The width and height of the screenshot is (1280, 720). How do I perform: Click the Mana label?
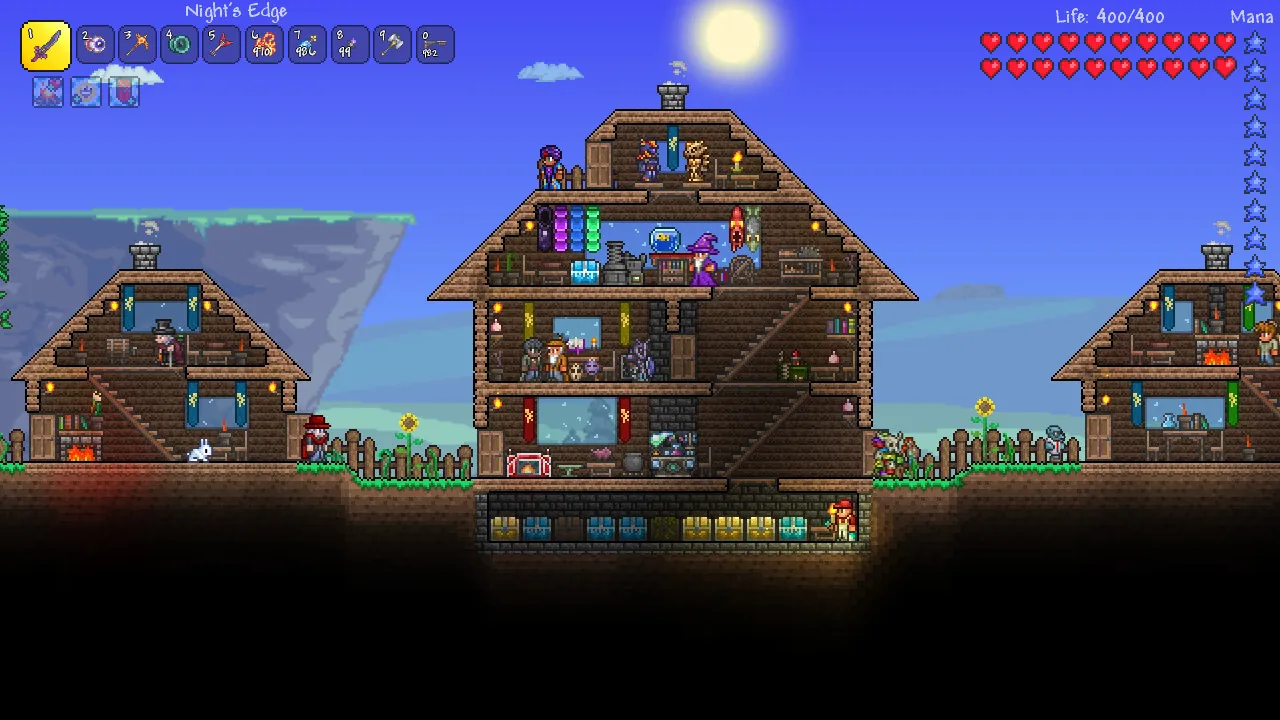tap(1250, 15)
